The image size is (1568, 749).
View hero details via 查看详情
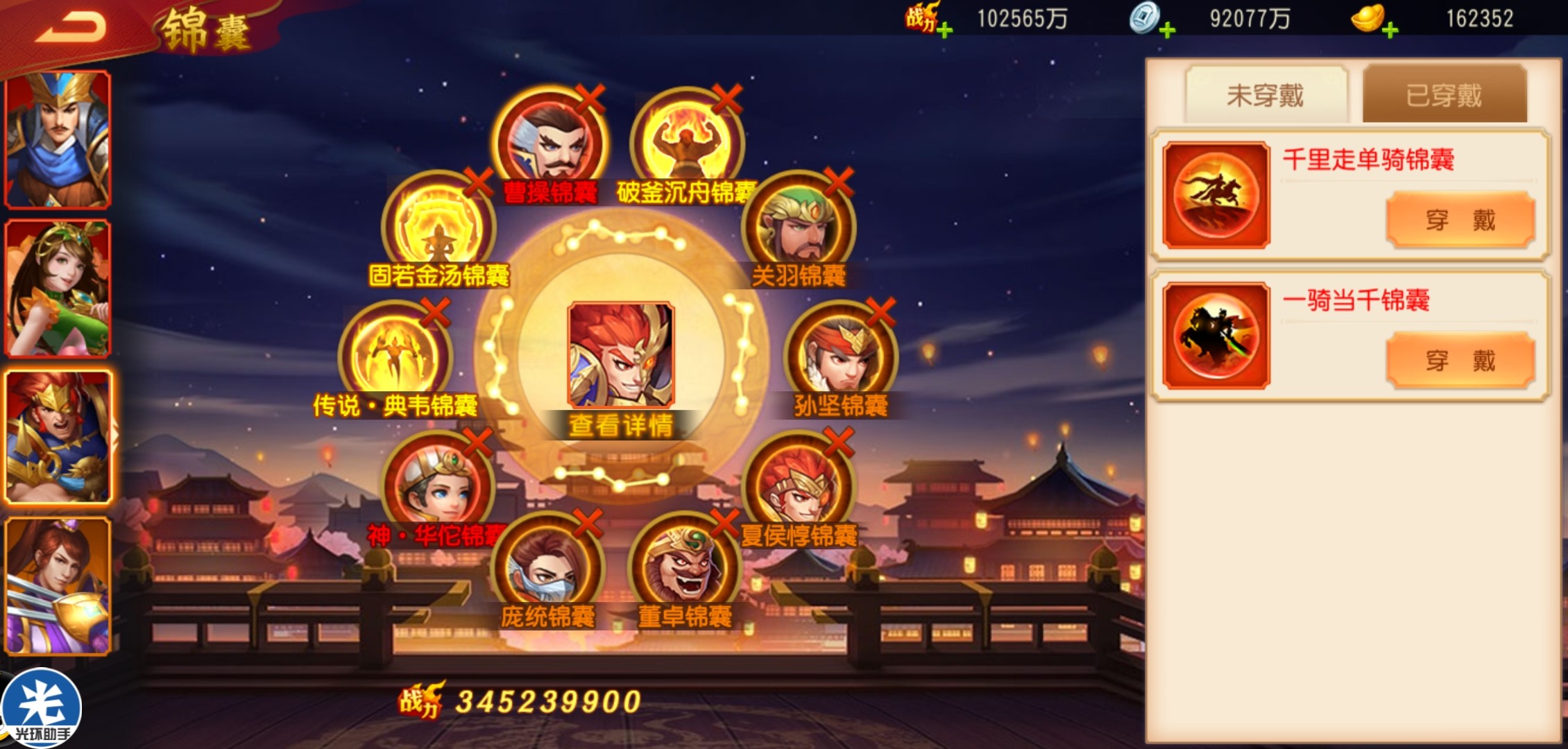tap(620, 425)
